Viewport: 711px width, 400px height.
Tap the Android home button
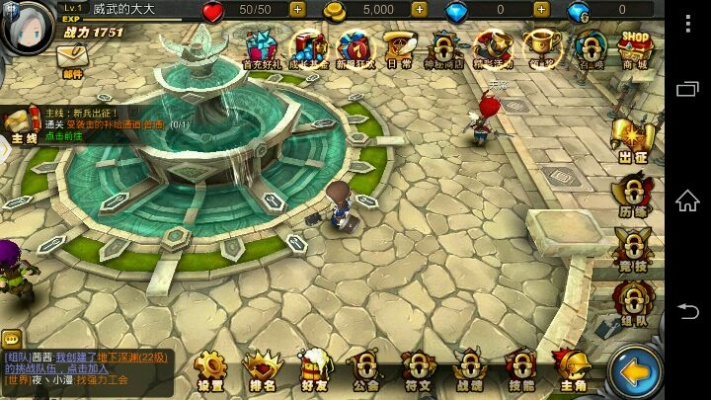click(x=688, y=200)
